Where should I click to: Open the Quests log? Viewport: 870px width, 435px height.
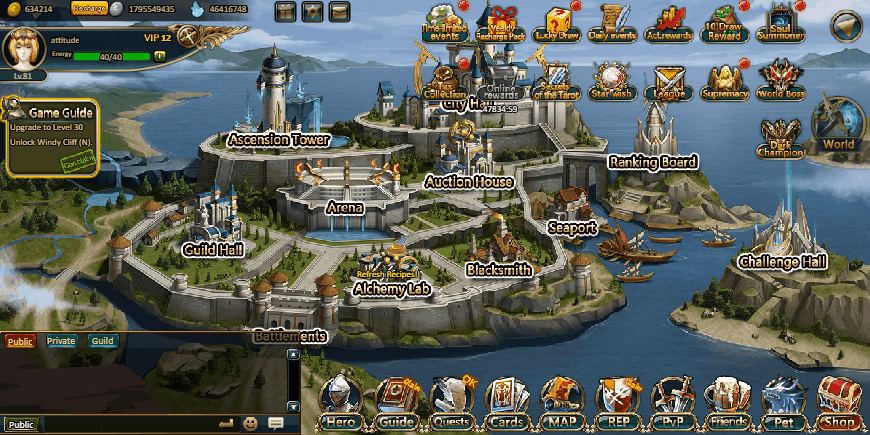click(x=453, y=404)
